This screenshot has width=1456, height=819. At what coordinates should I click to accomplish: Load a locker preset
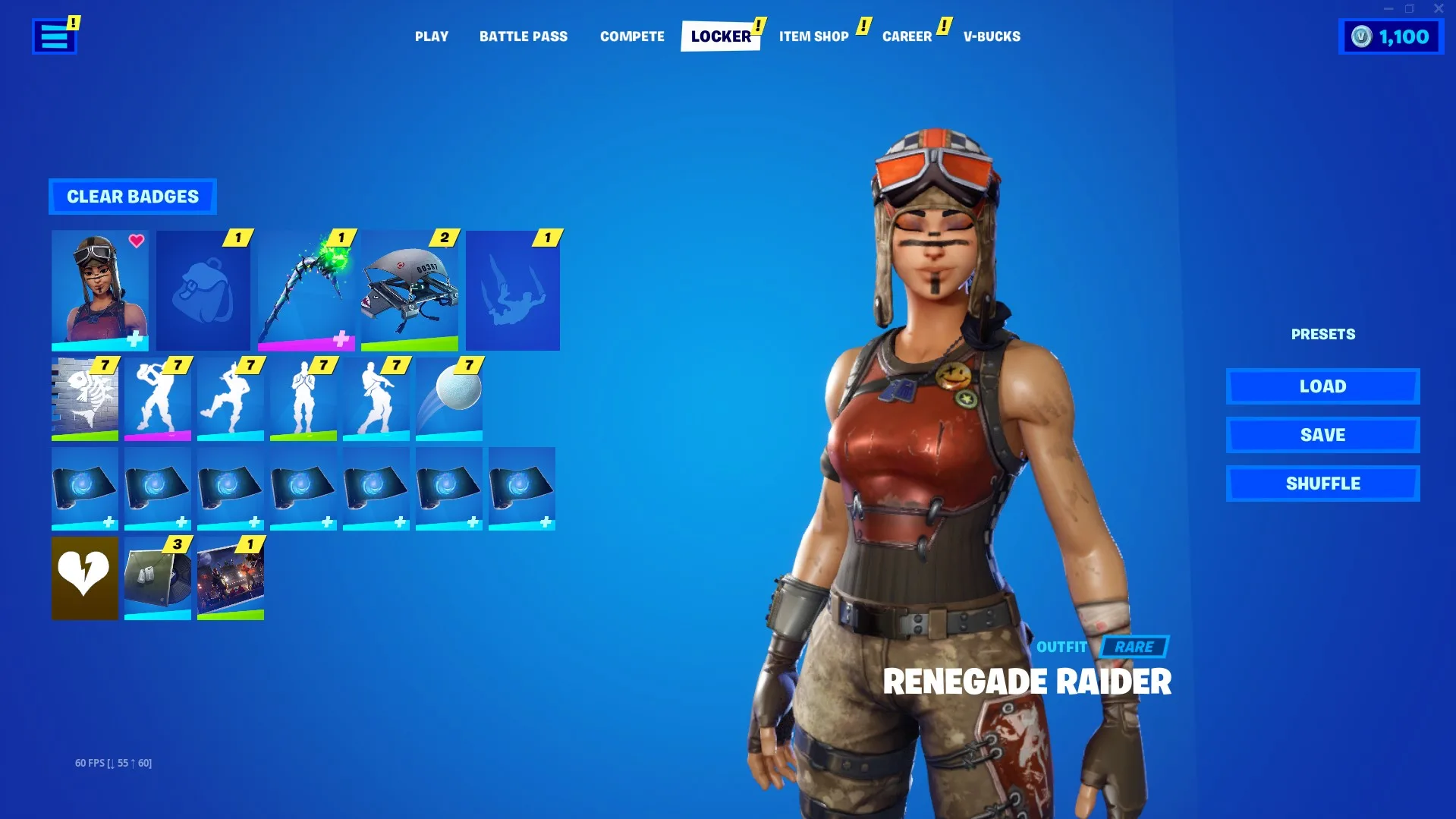click(1322, 386)
